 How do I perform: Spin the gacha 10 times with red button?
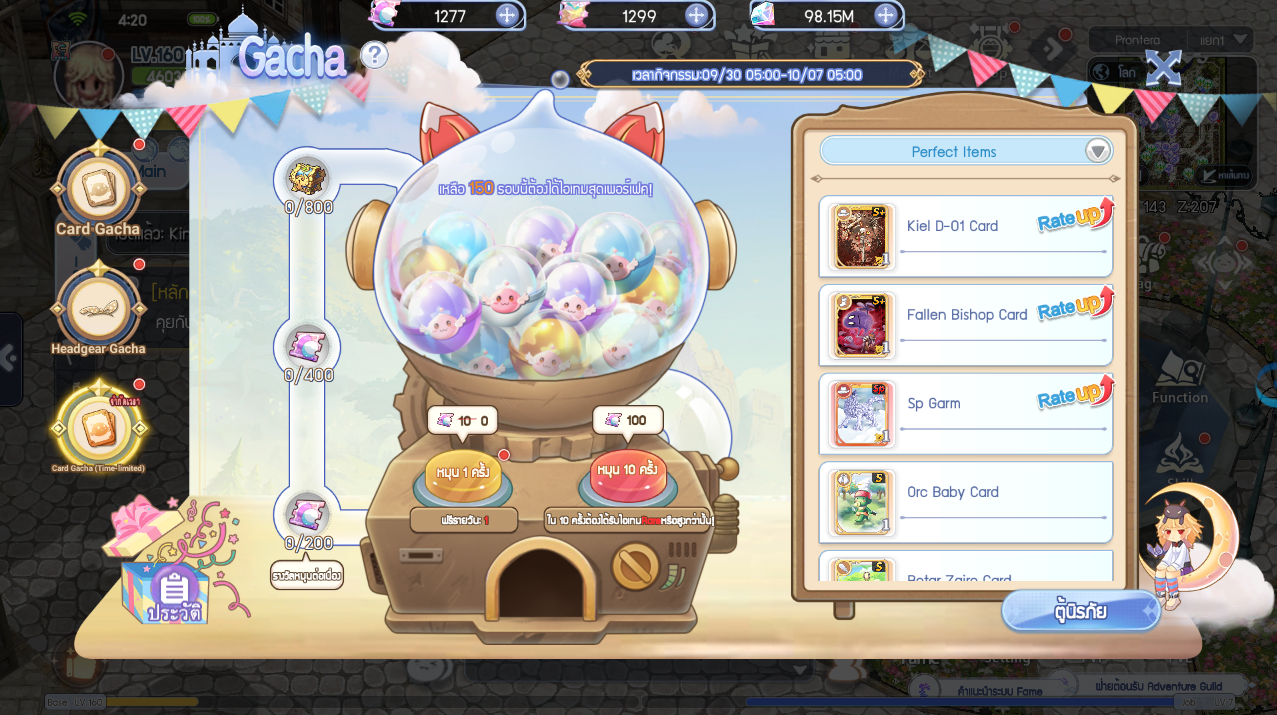click(x=627, y=475)
